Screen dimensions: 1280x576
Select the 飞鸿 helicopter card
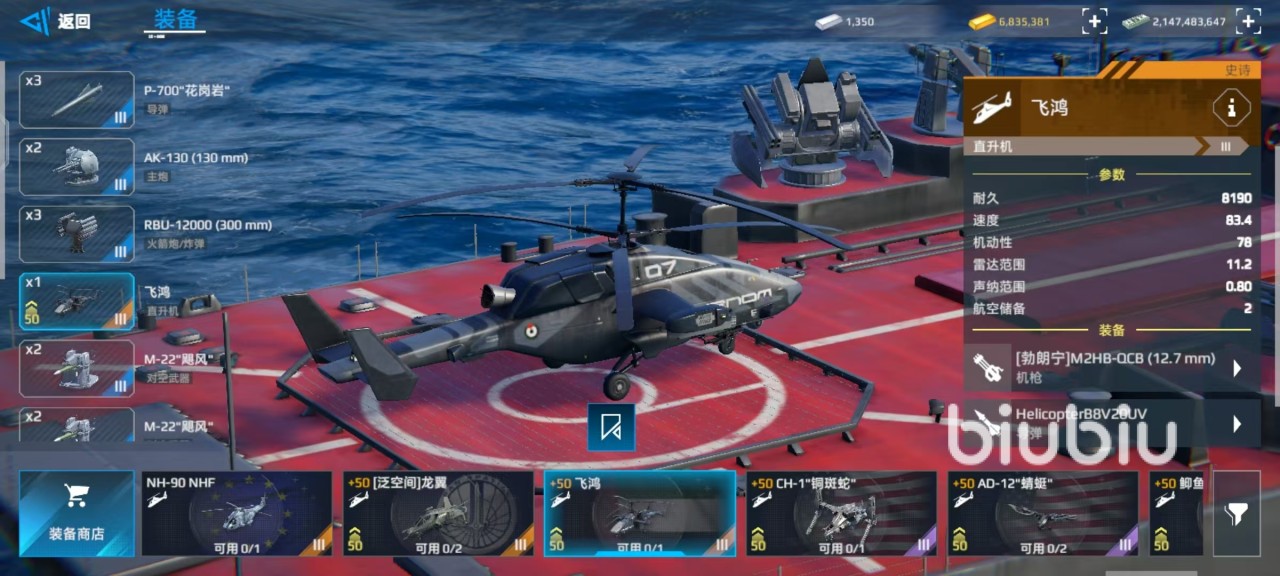tap(639, 513)
